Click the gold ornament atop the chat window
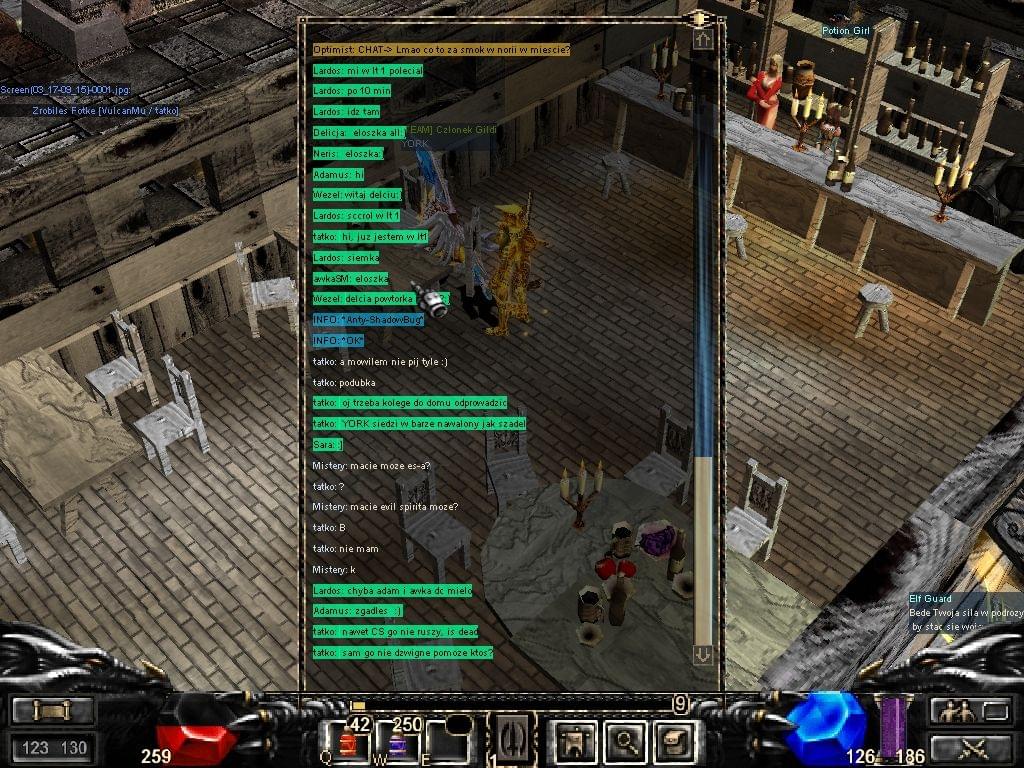The height and width of the screenshot is (768, 1024). point(697,18)
